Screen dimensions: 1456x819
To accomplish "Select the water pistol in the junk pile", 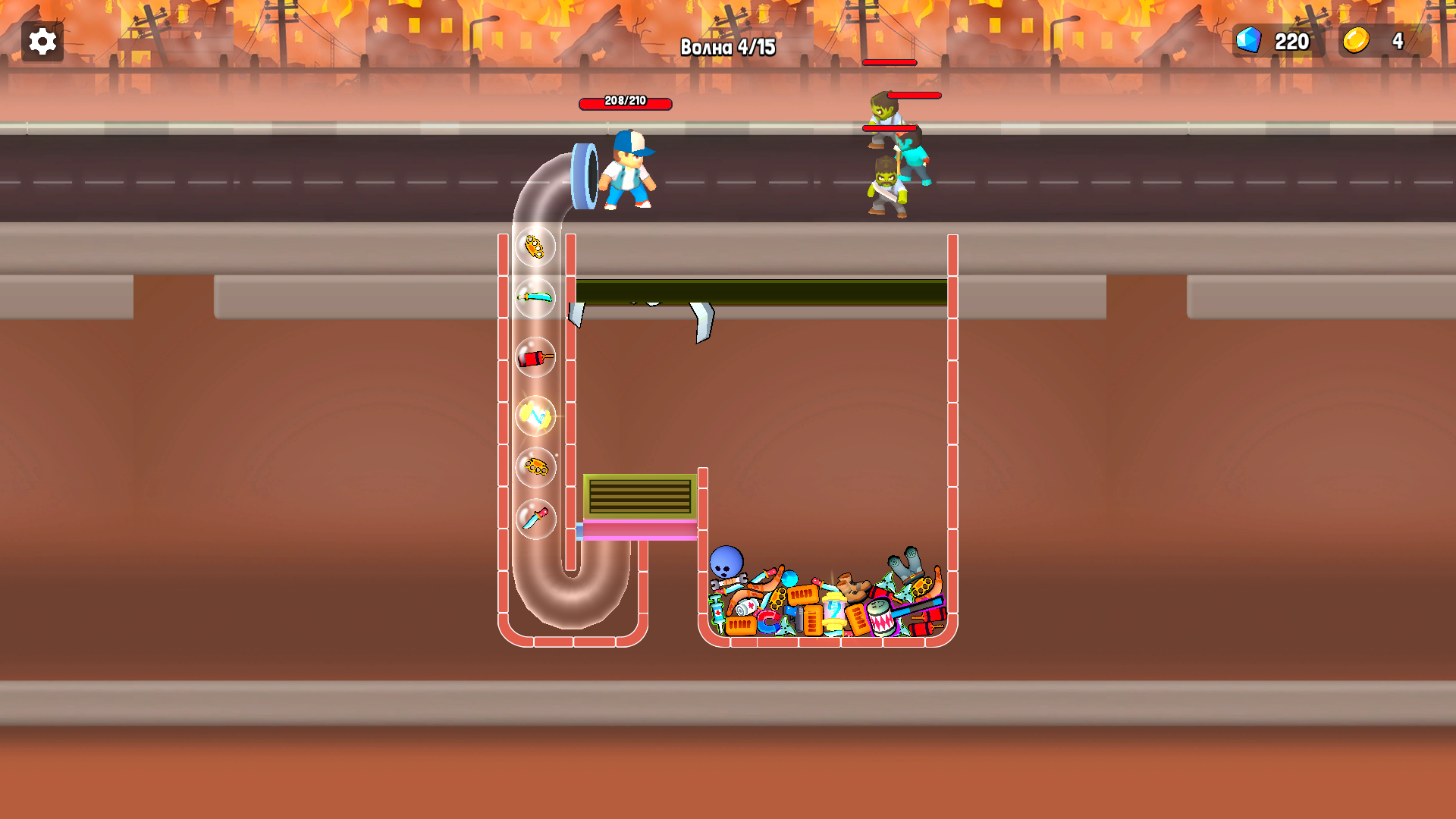I will pos(798,618).
